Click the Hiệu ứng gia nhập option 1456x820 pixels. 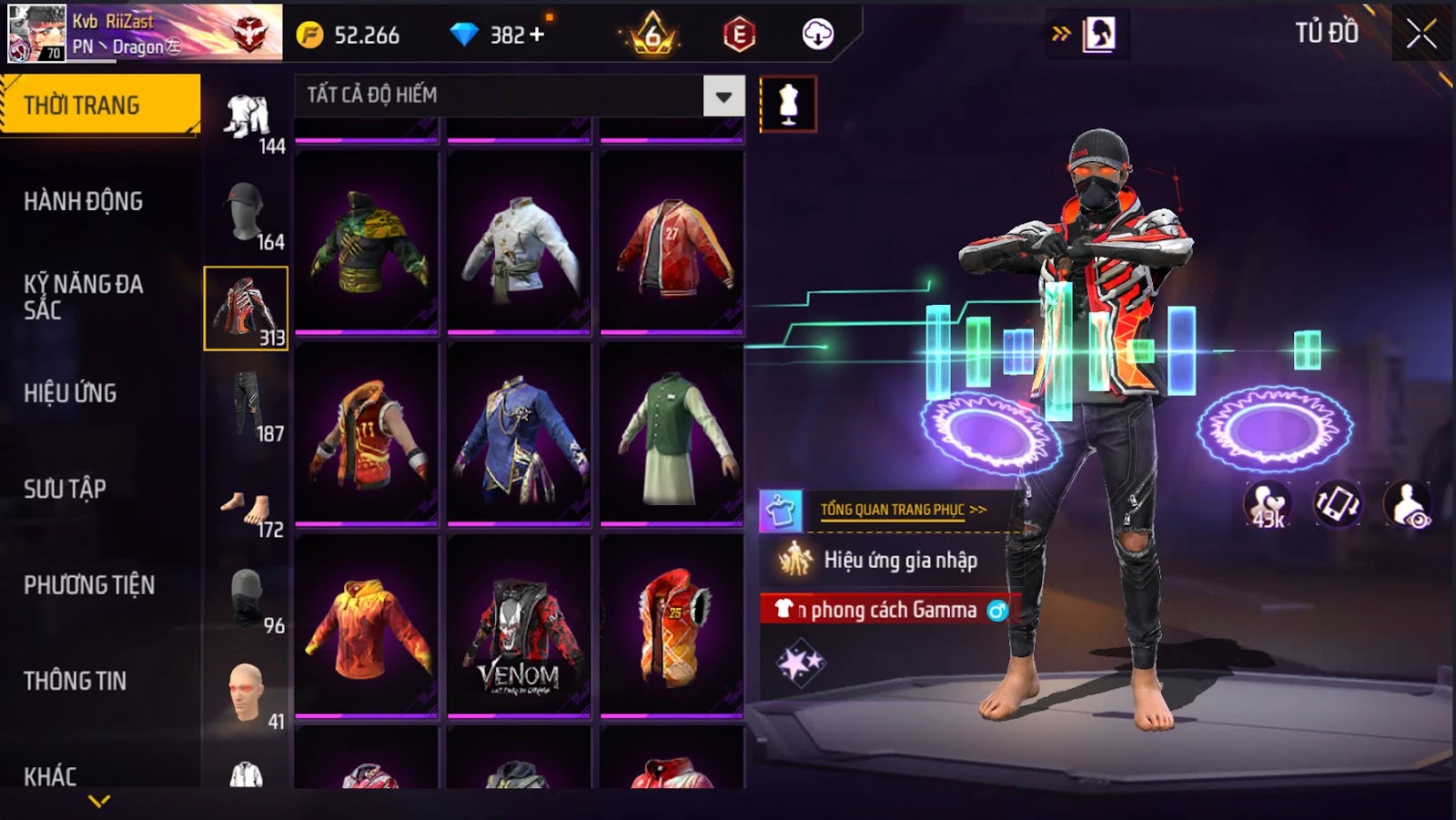899,560
